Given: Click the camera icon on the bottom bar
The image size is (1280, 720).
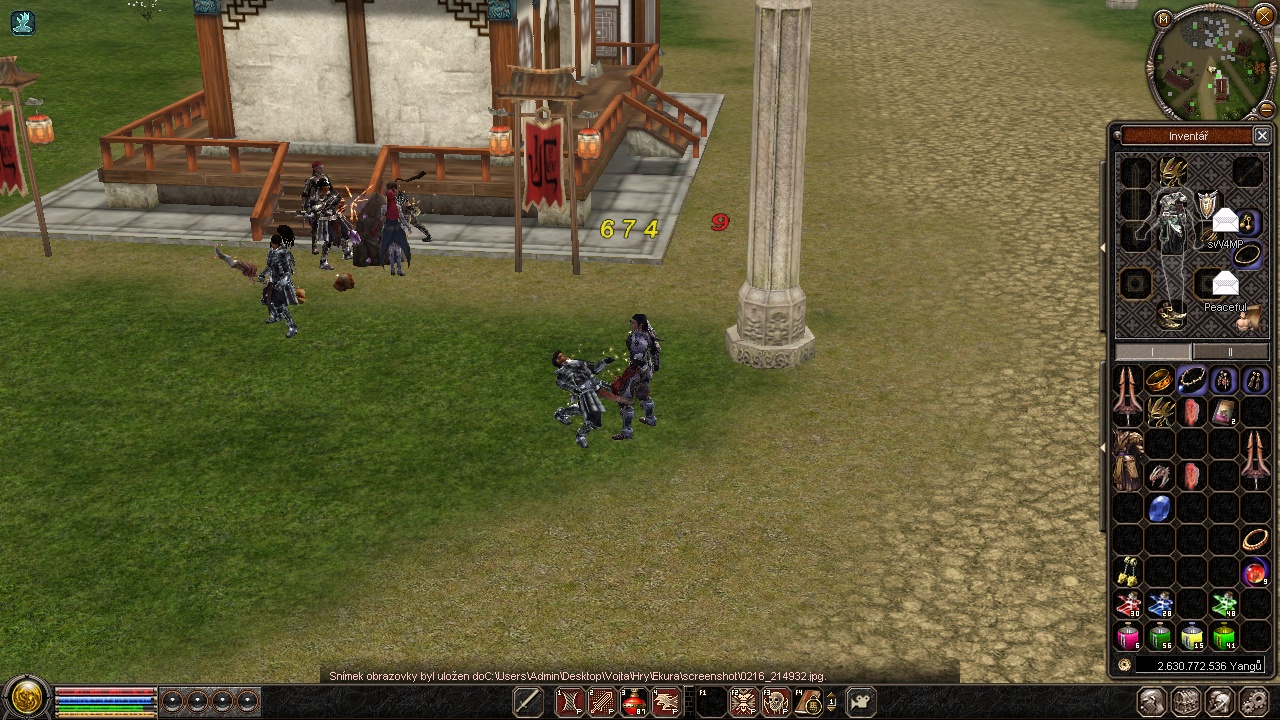Looking at the screenshot, I should tap(860, 702).
